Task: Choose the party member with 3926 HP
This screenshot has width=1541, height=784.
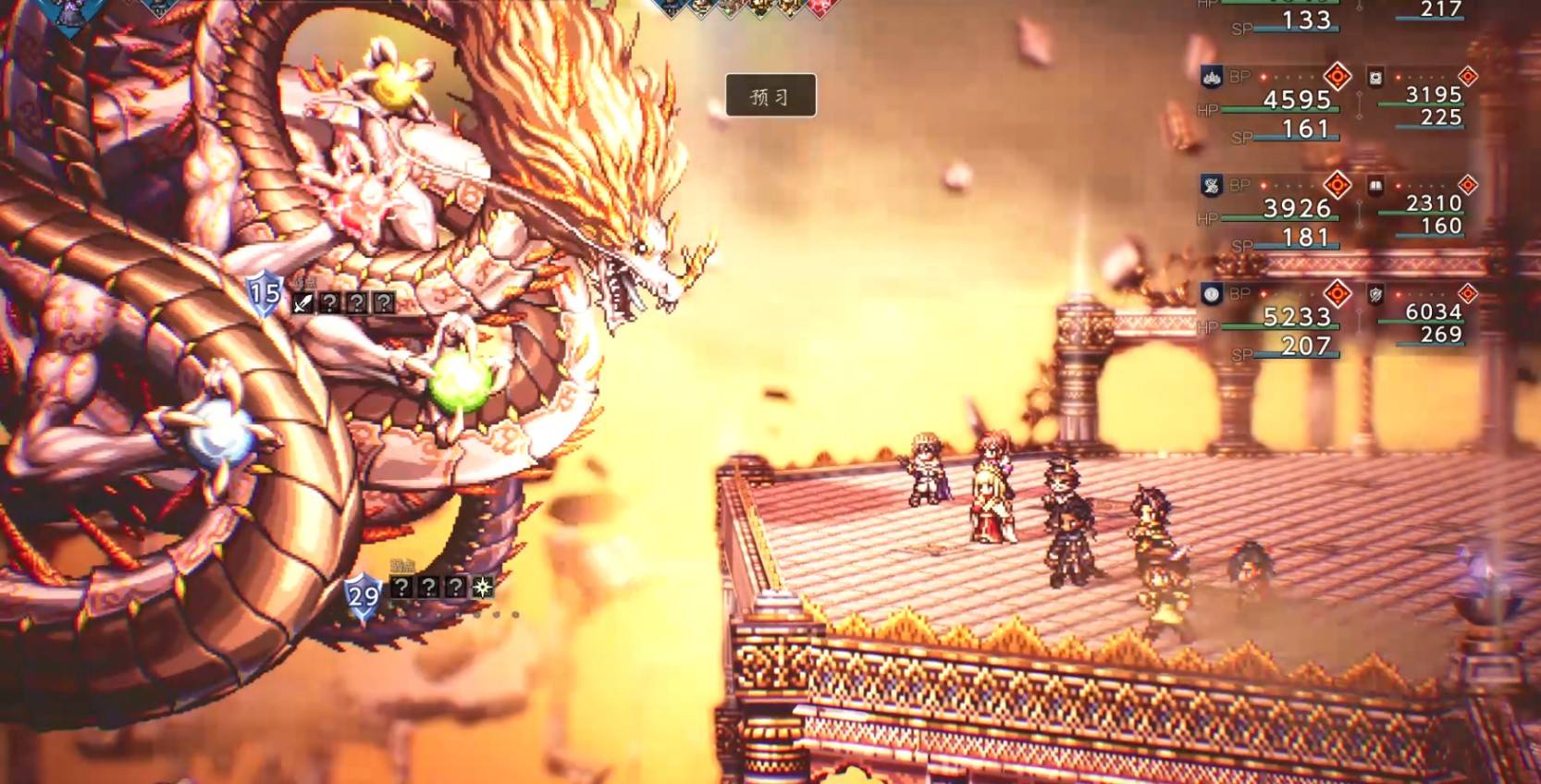Action: pos(1297,208)
